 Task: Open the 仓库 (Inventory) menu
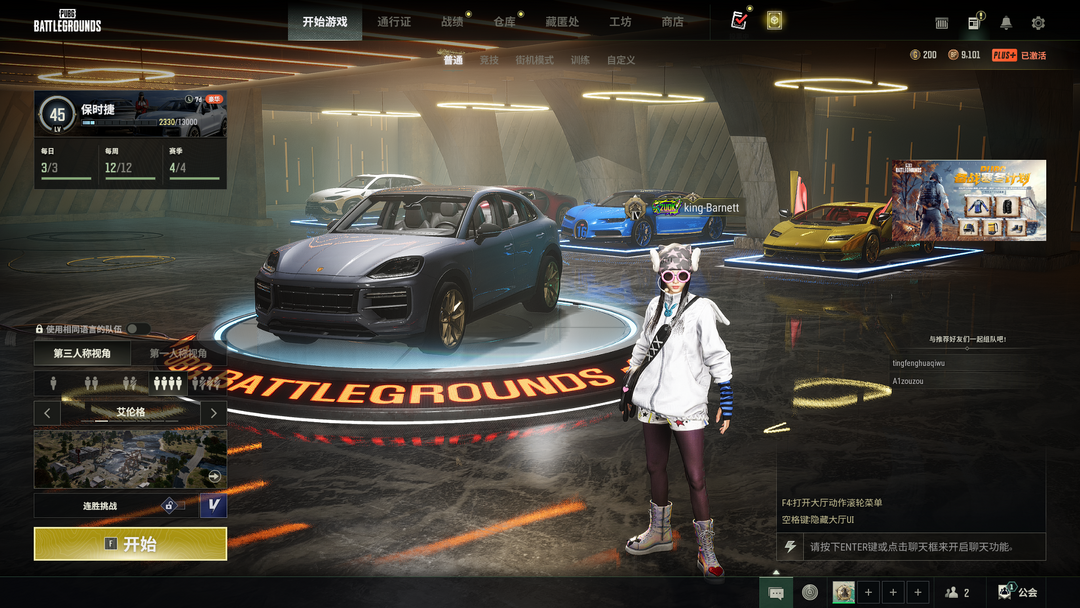click(x=504, y=22)
